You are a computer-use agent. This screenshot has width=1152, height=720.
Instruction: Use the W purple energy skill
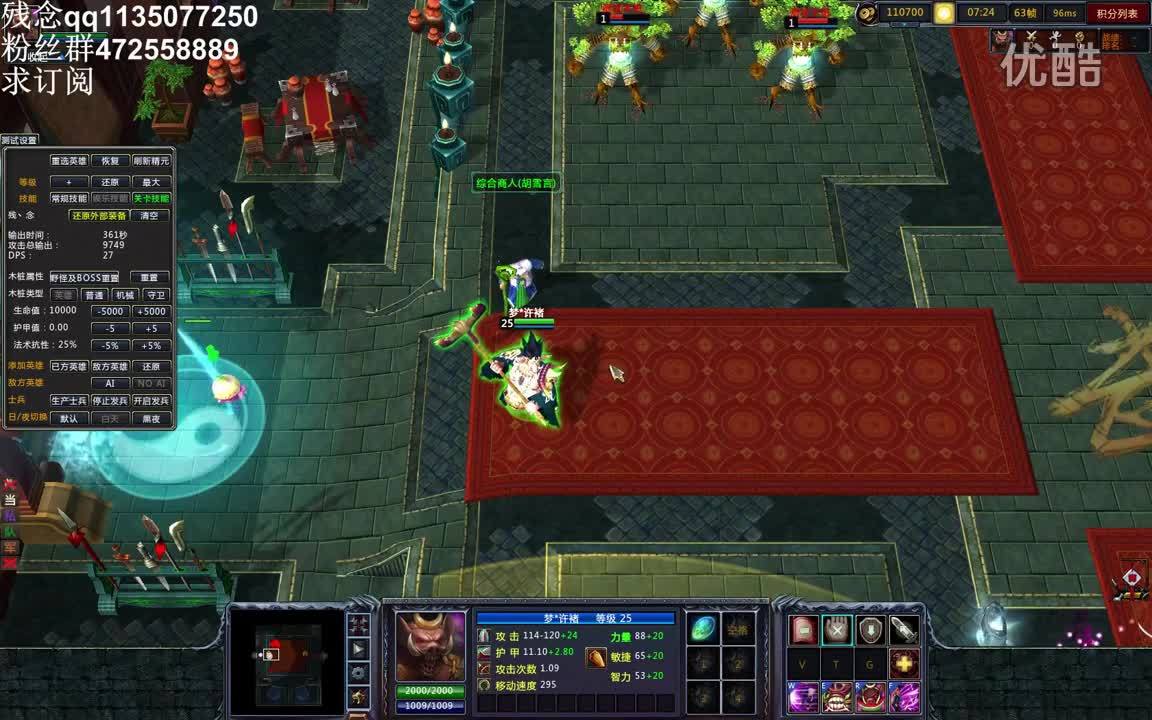803,697
